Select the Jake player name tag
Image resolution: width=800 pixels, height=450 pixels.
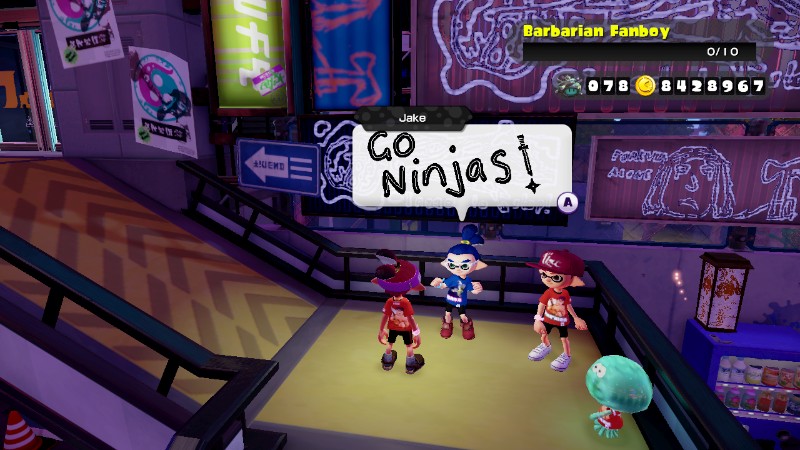coord(412,117)
